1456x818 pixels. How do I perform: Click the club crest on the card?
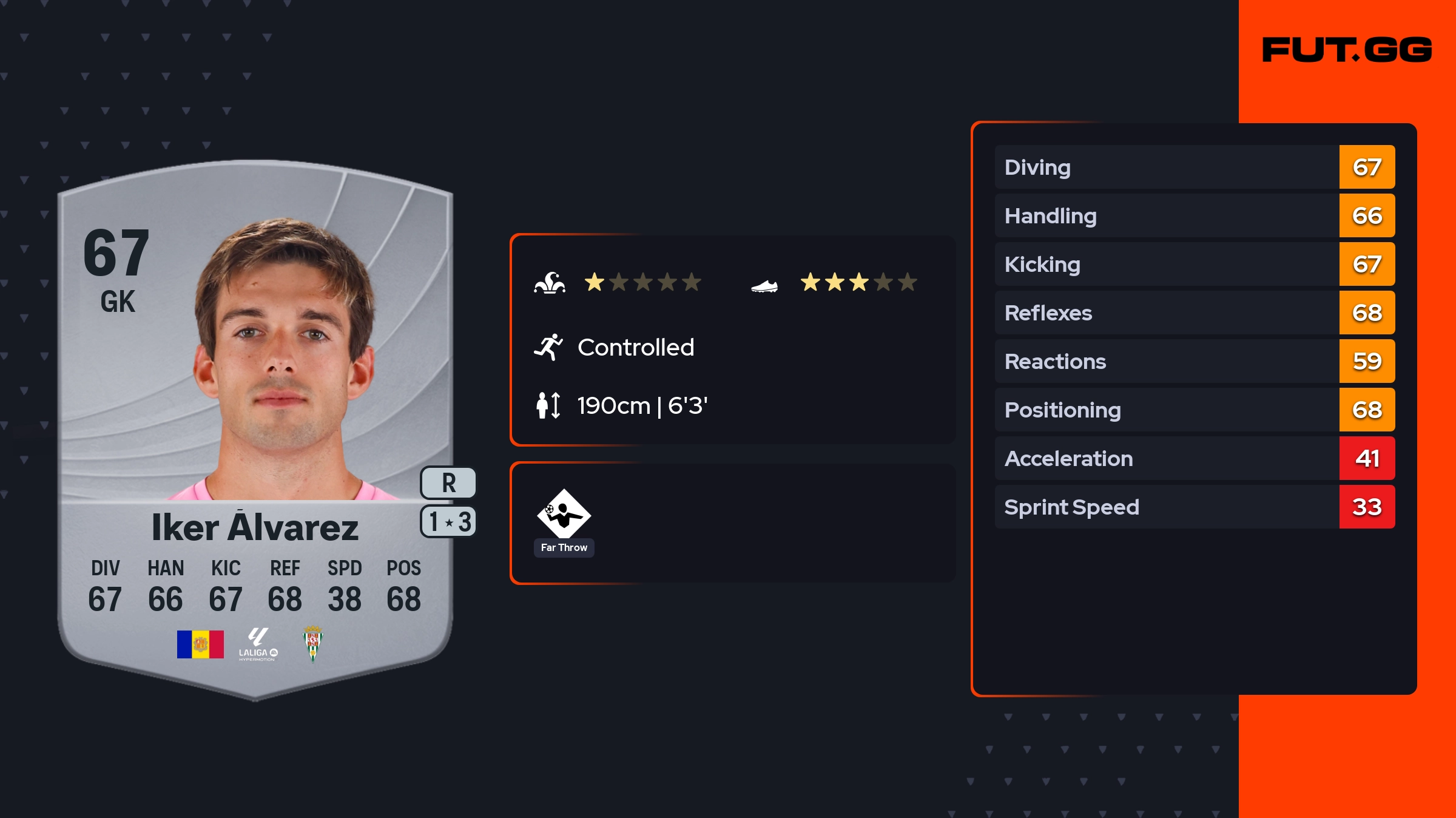(313, 644)
